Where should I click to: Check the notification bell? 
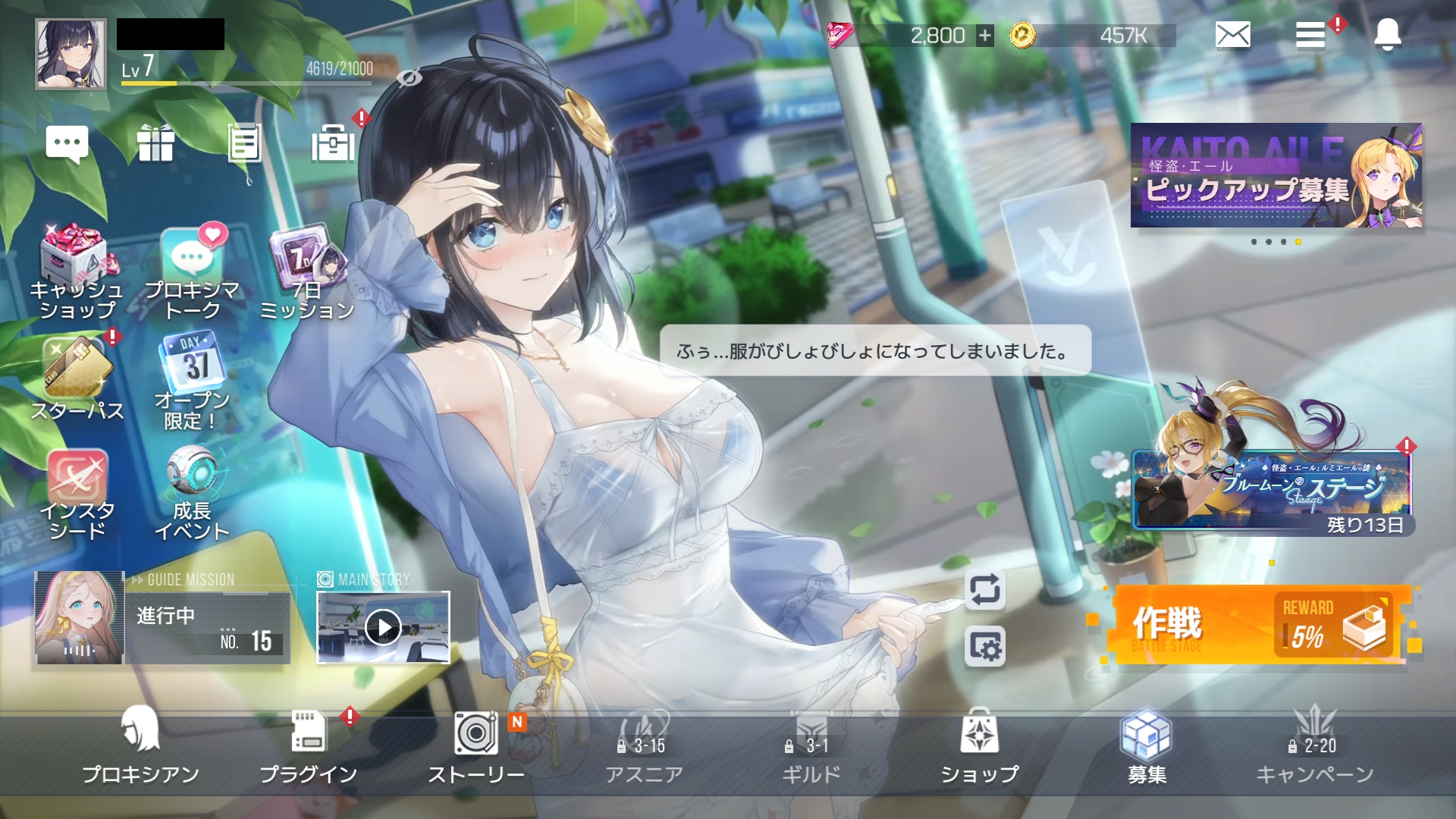coord(1387,35)
